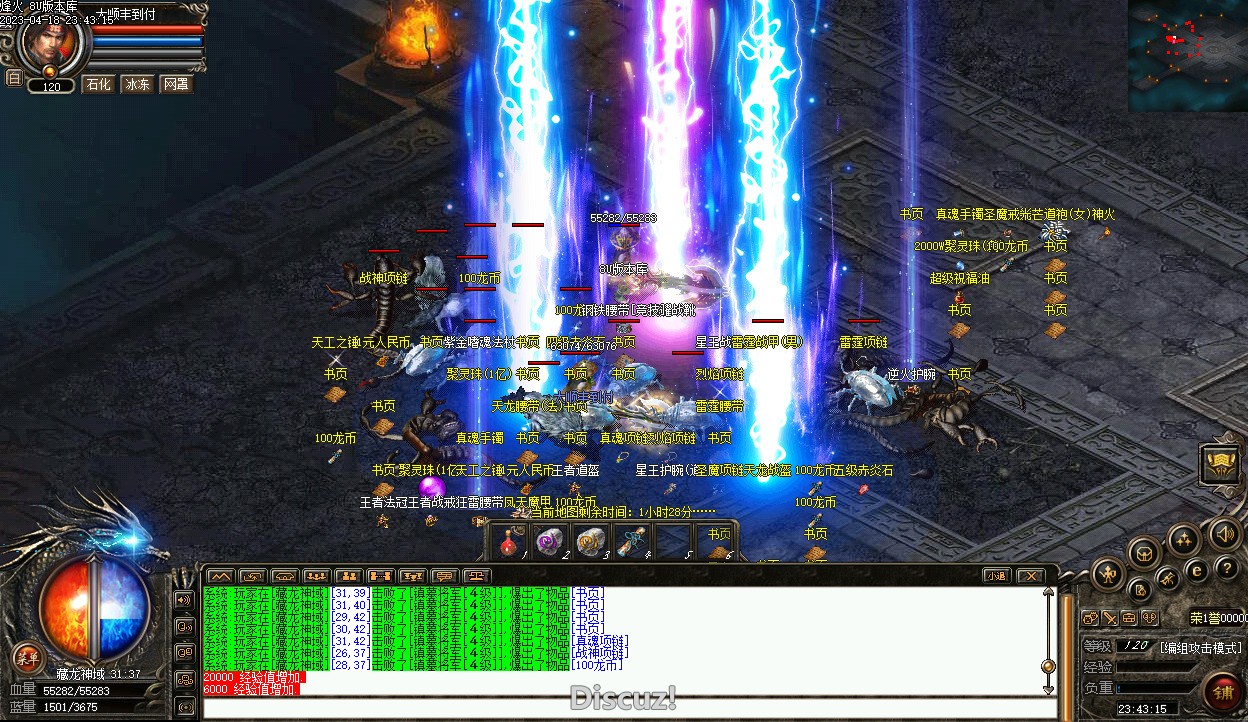
Task: Open the minimap
Action: pos(1188,55)
